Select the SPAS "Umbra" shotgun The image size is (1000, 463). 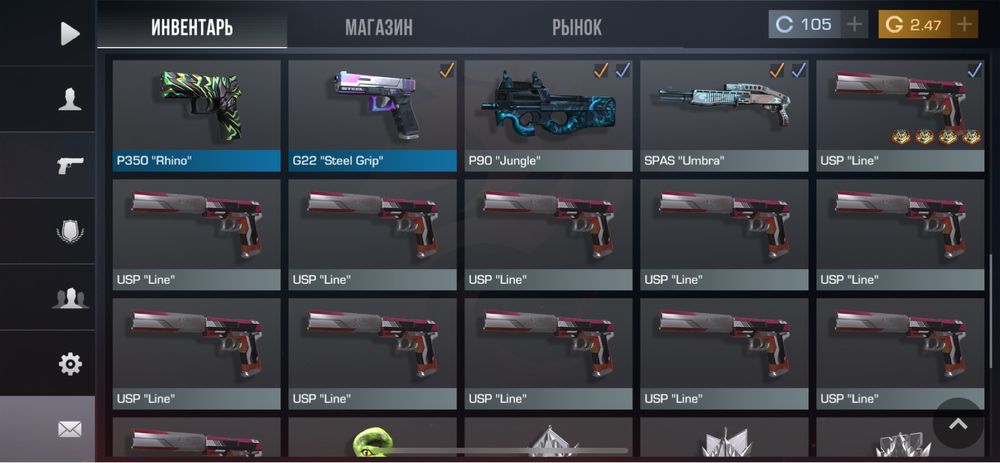(x=724, y=115)
